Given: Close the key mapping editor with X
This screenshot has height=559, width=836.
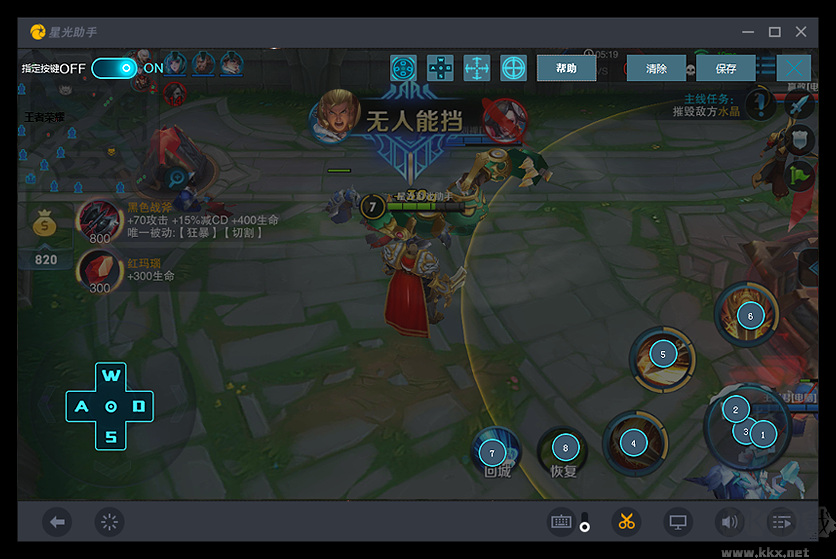Looking at the screenshot, I should pos(794,68).
